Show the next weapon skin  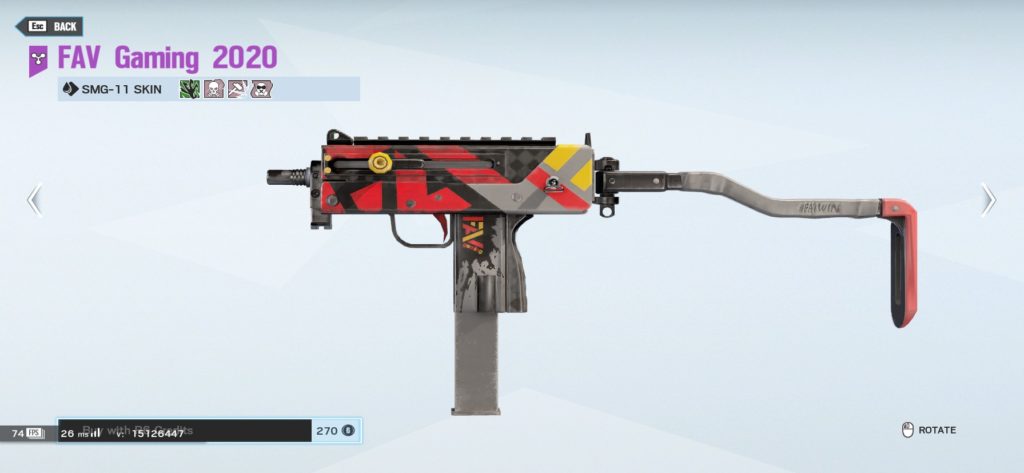pyautogui.click(x=988, y=200)
